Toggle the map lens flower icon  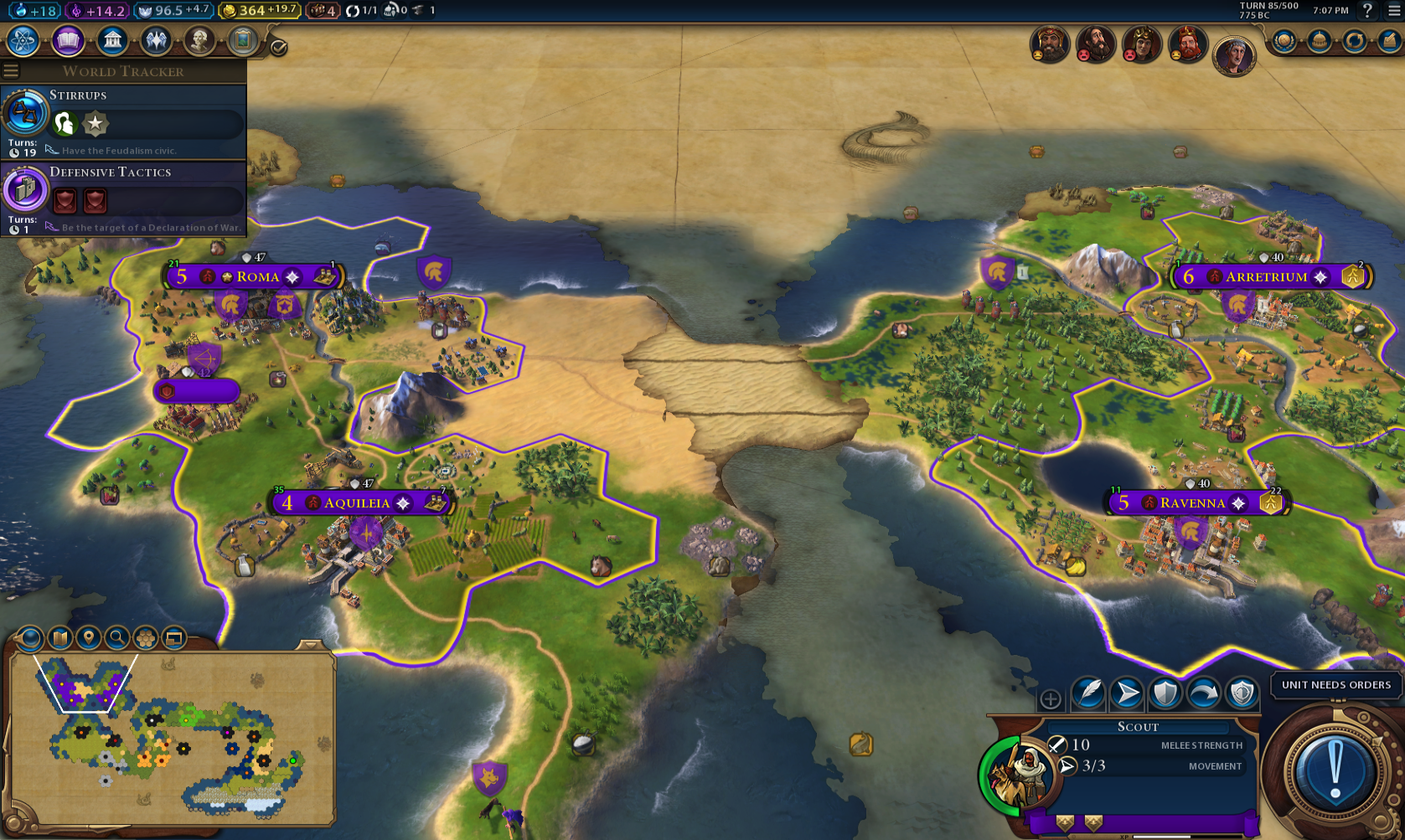[x=145, y=637]
